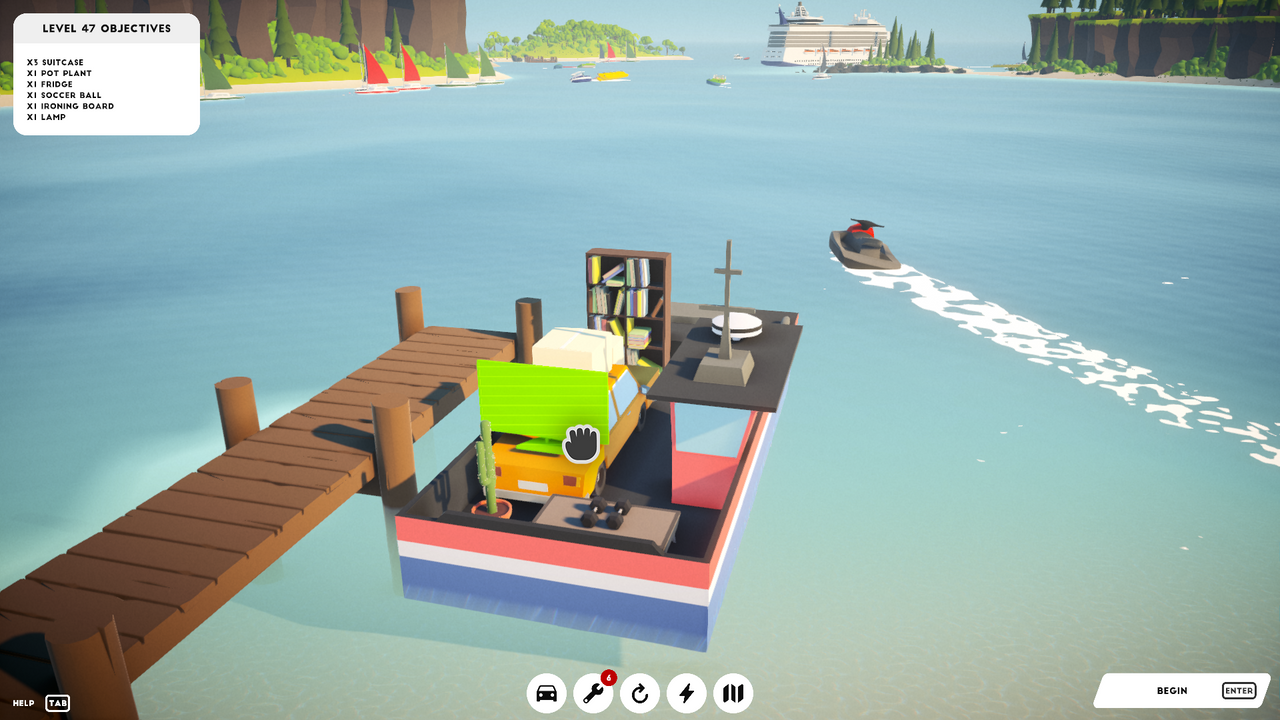This screenshot has height=720, width=1280.
Task: Select the jet ski on the water
Action: (x=865, y=243)
